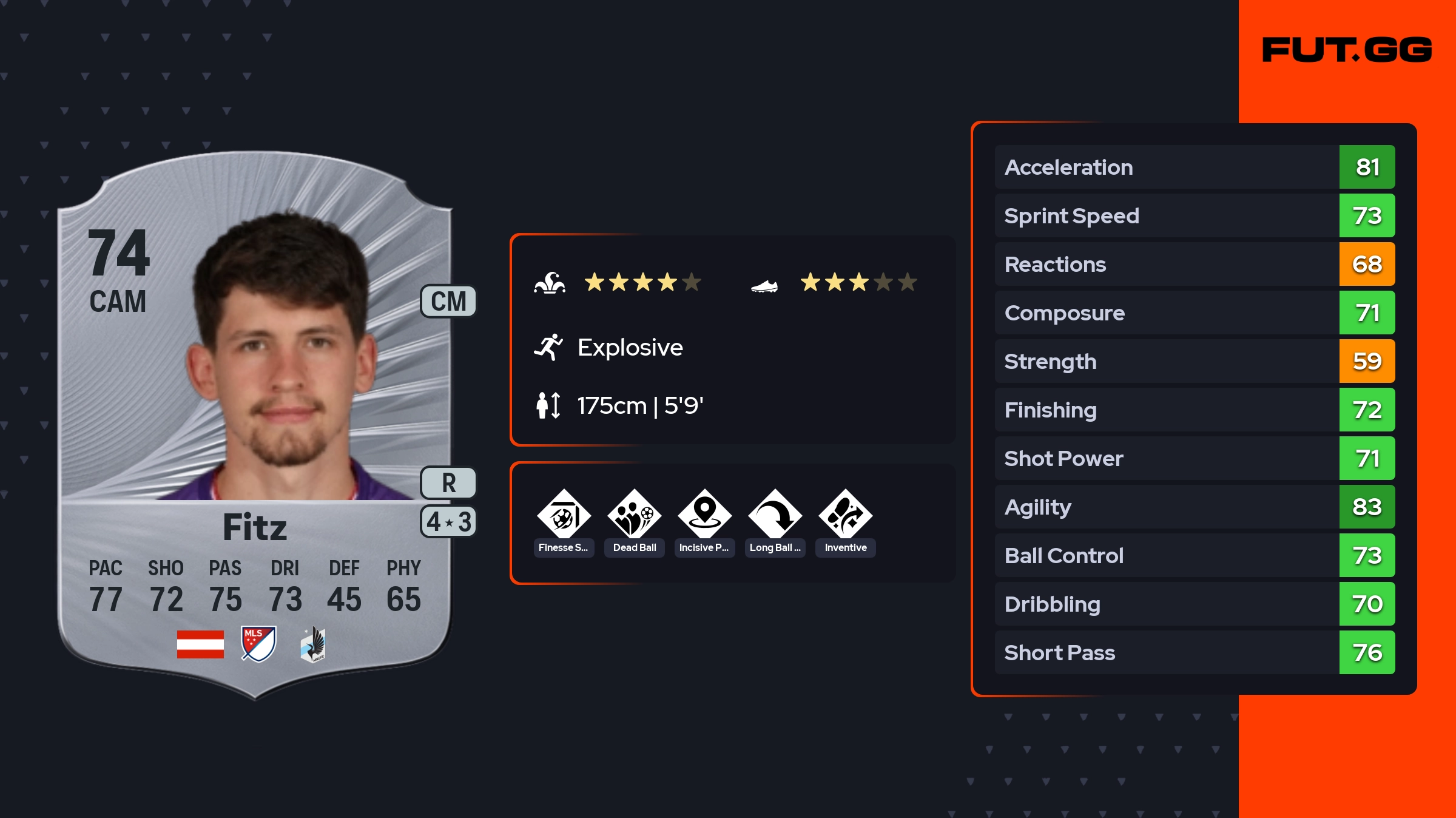Select the CM alternate position badge
1456x818 pixels.
(448, 302)
